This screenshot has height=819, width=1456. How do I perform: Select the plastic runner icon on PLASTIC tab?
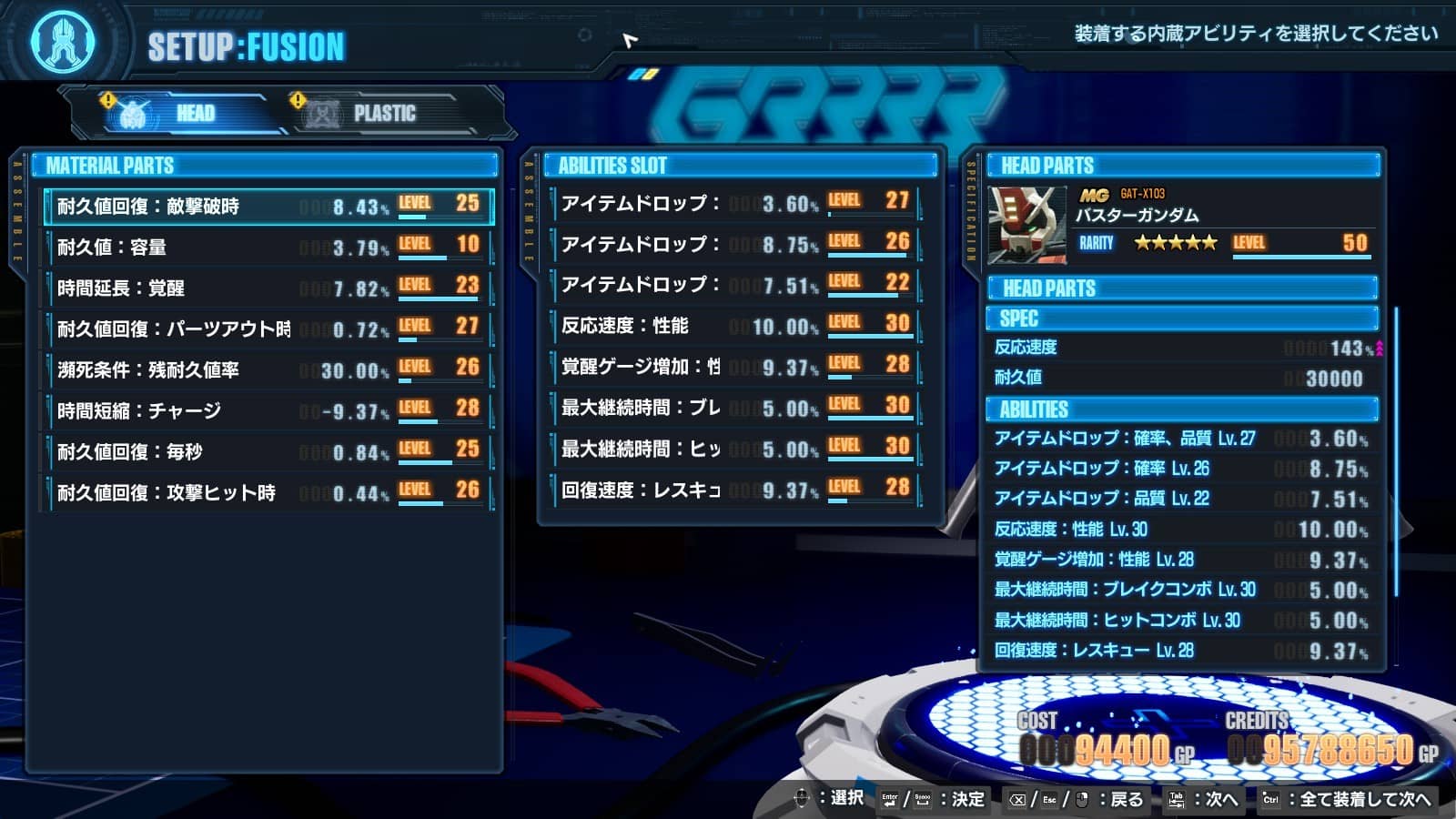click(323, 114)
